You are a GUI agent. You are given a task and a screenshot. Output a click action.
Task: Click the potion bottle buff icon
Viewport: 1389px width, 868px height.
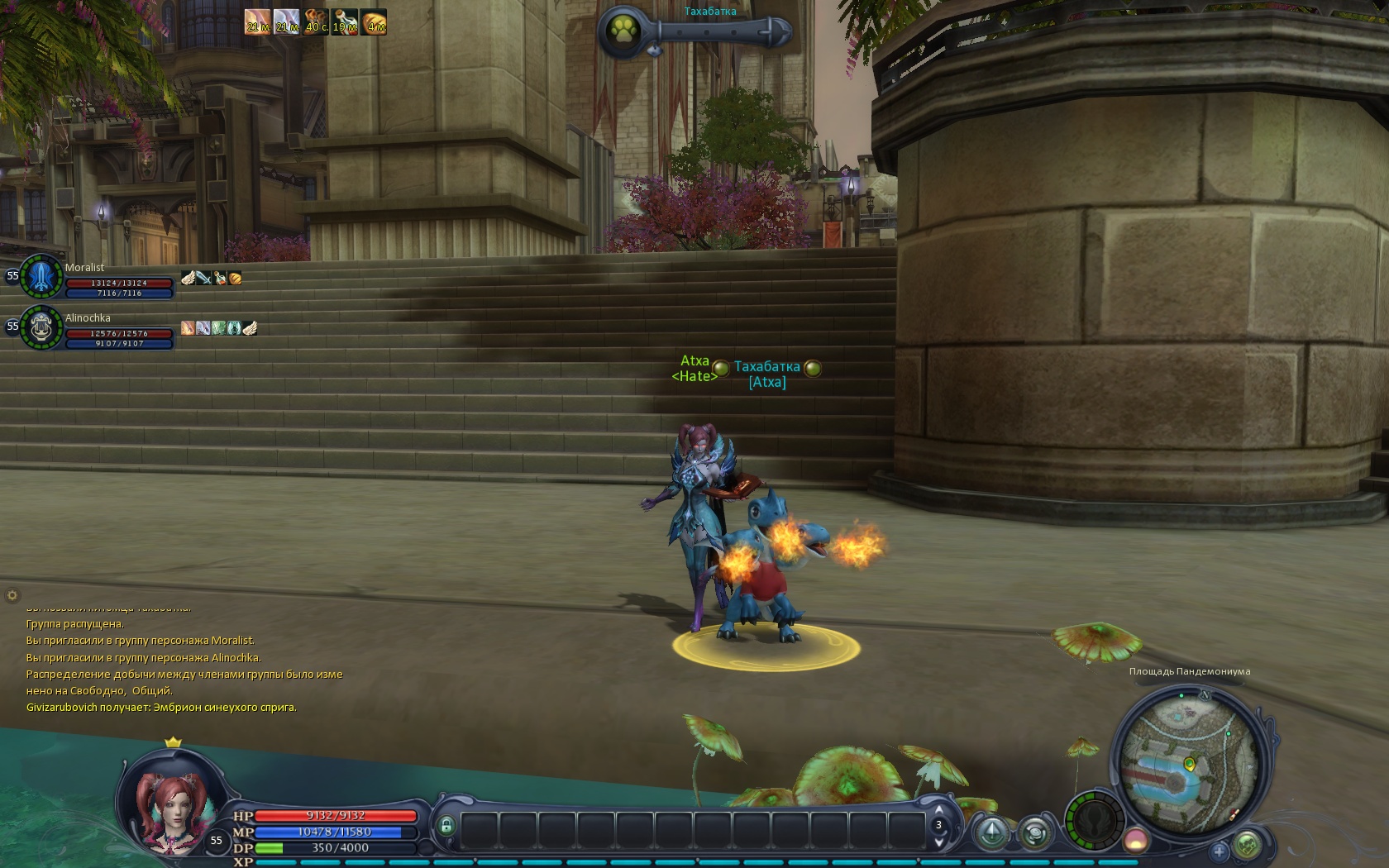pos(345,21)
